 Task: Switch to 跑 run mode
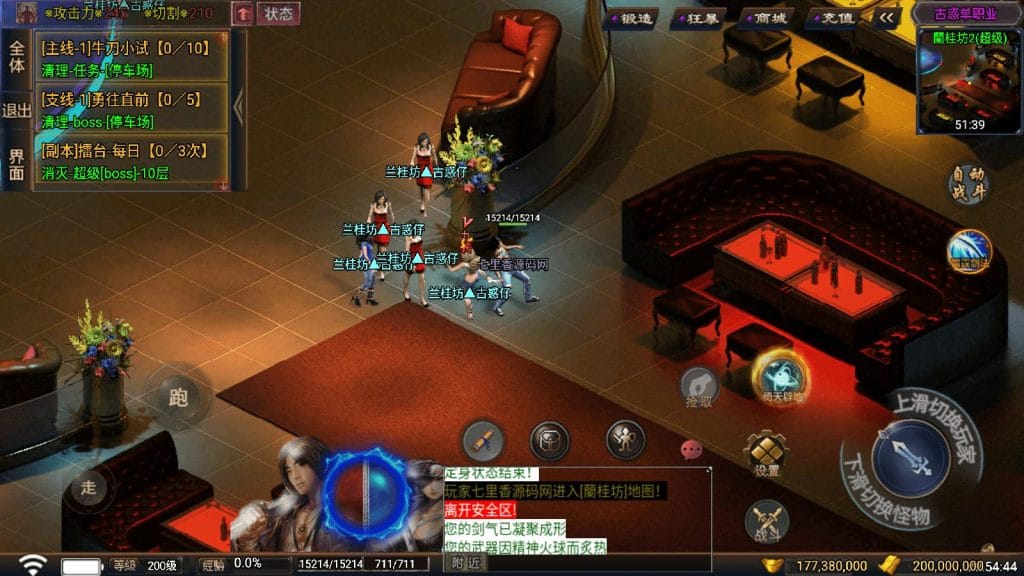pos(178,398)
